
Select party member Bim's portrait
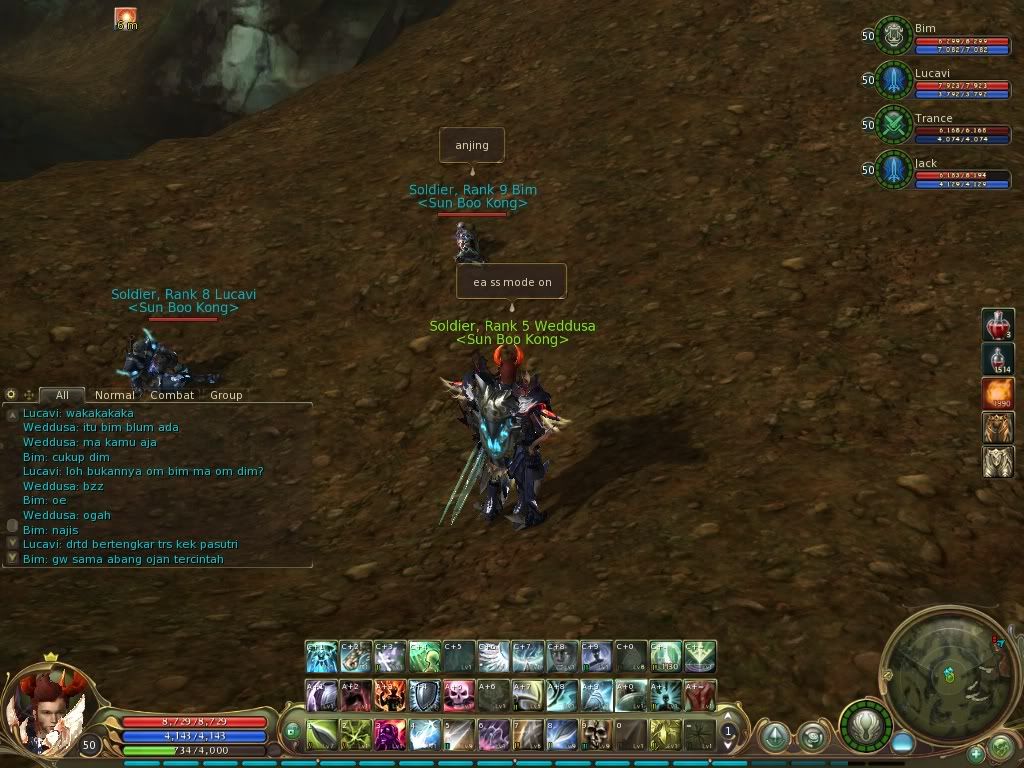tap(893, 35)
